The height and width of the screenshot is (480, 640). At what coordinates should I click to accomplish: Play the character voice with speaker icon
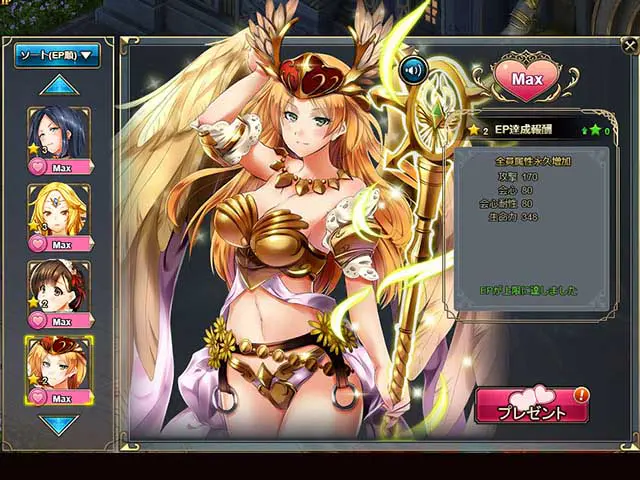pos(413,70)
